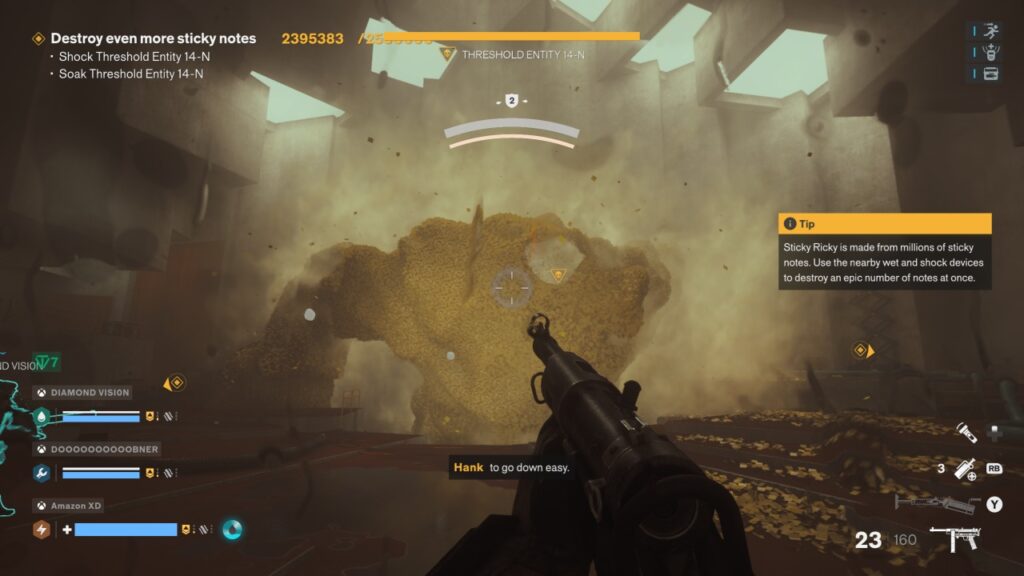
Task: Click the water drop kit icon
Action: tap(42, 416)
